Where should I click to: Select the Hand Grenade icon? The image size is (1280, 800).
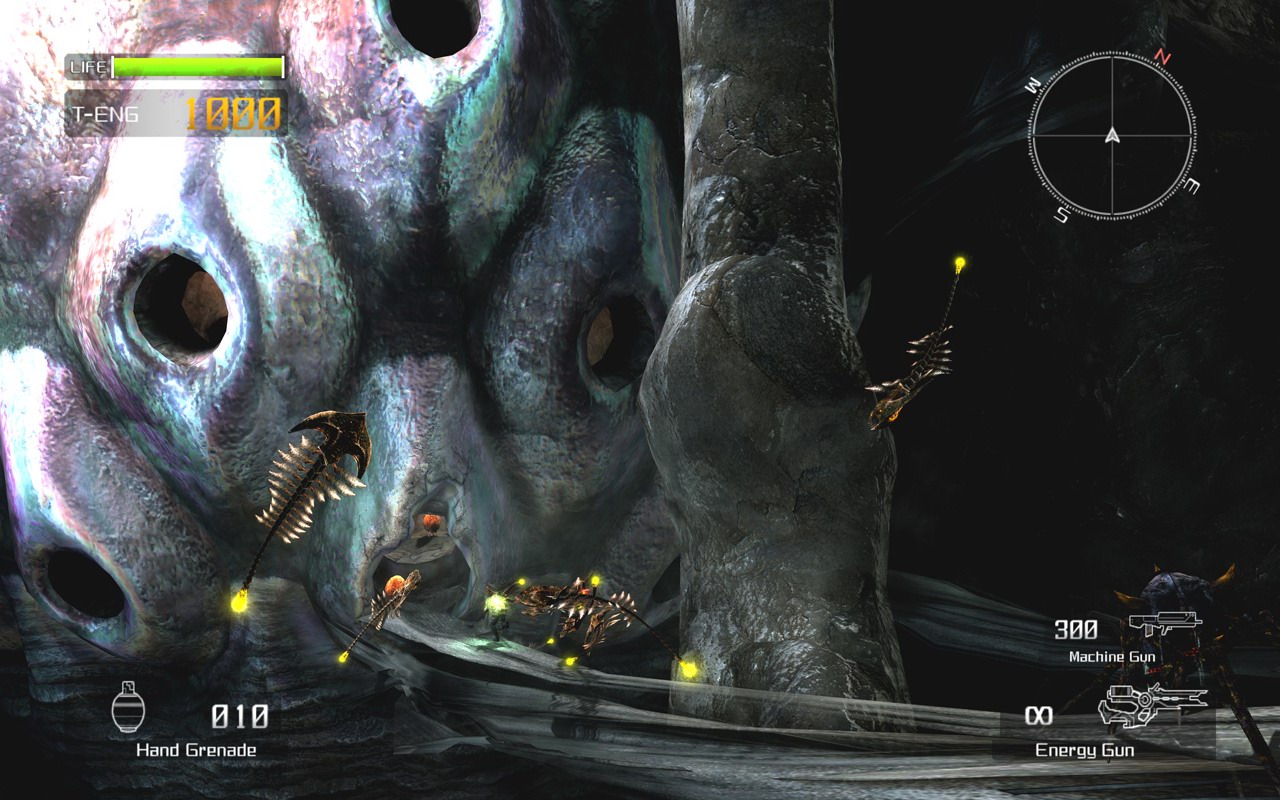126,709
